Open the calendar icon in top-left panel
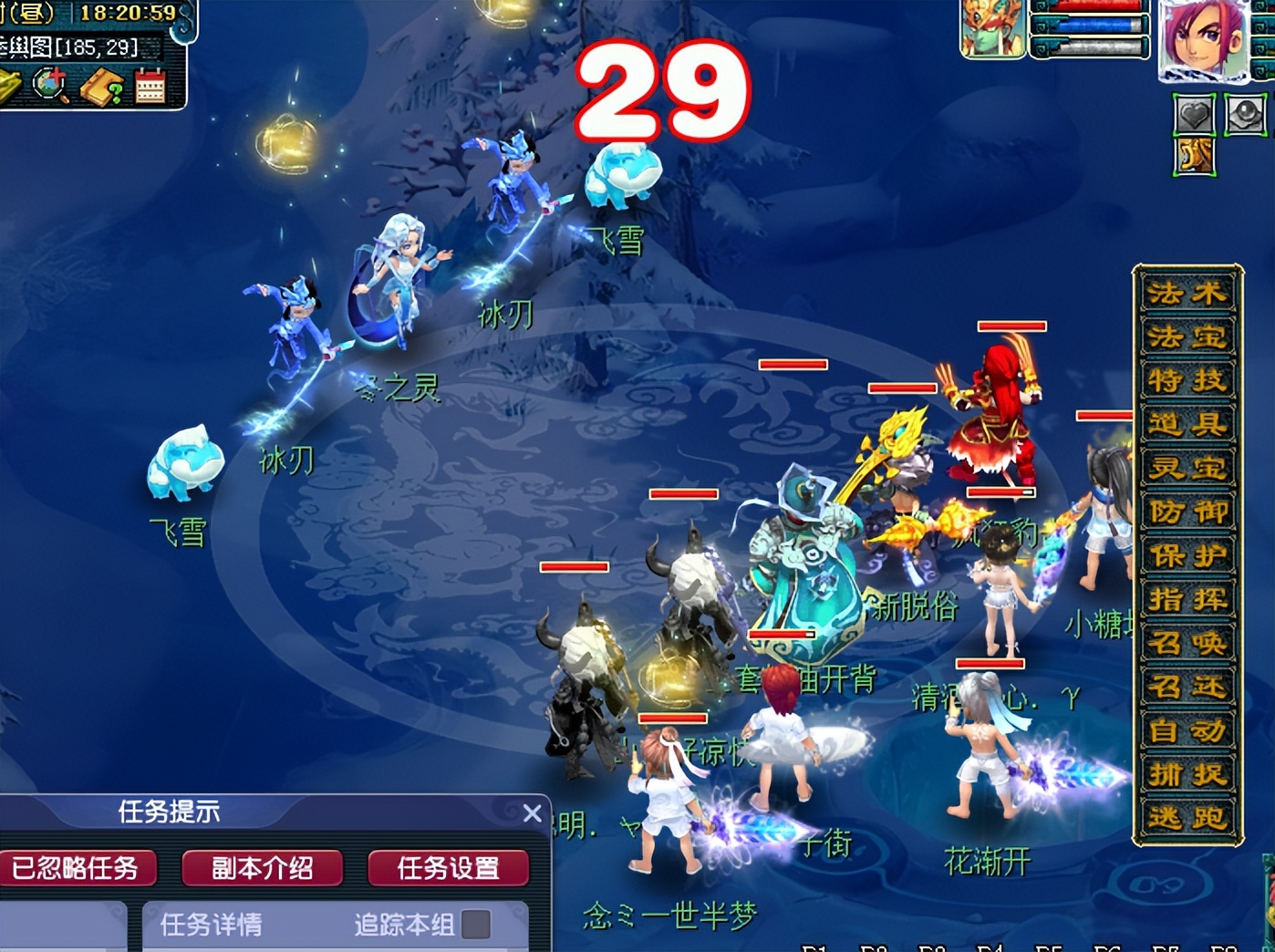1275x952 pixels. (x=150, y=88)
